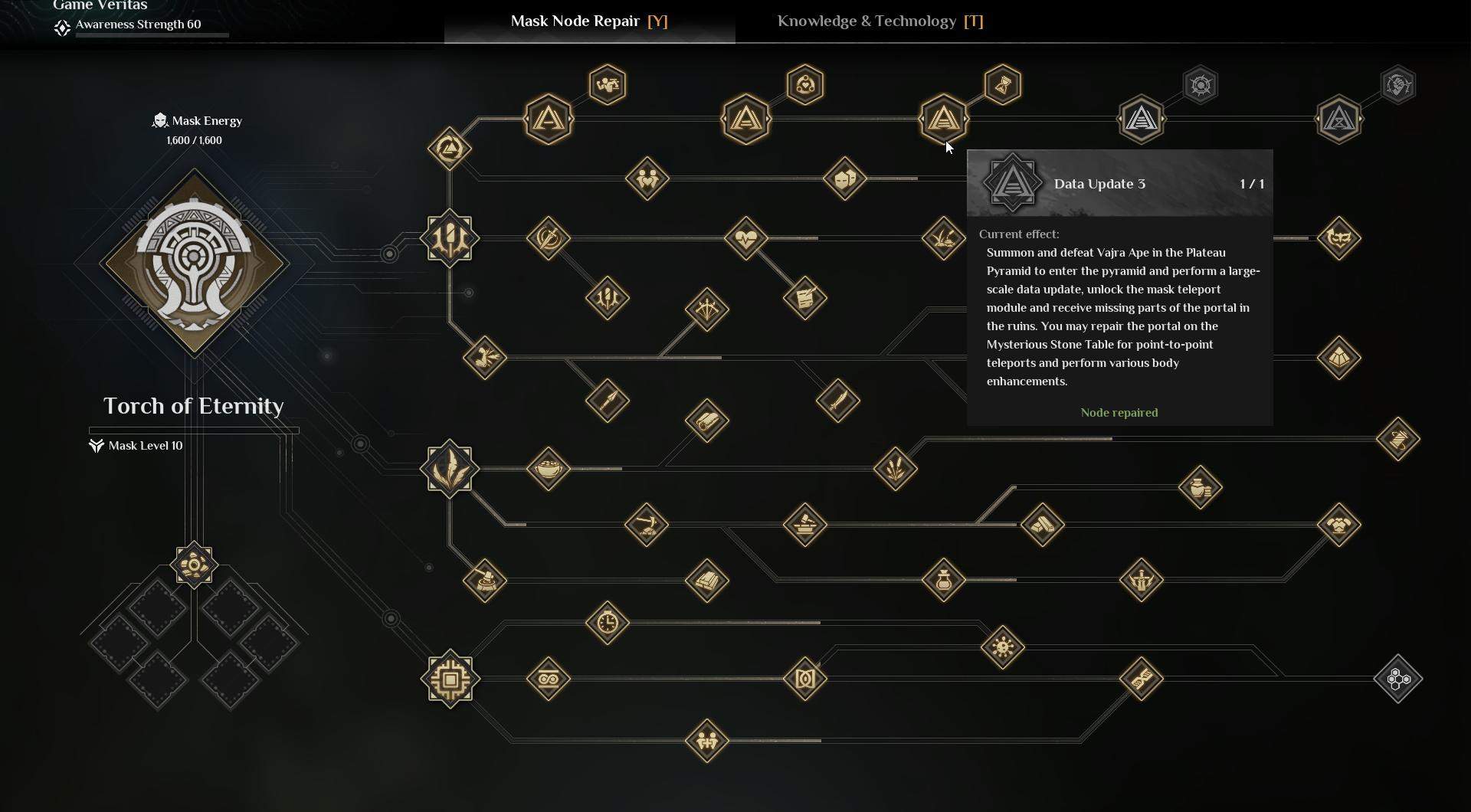Select the hexagon cluster node
This screenshot has width=1471, height=812.
pyautogui.click(x=1398, y=679)
